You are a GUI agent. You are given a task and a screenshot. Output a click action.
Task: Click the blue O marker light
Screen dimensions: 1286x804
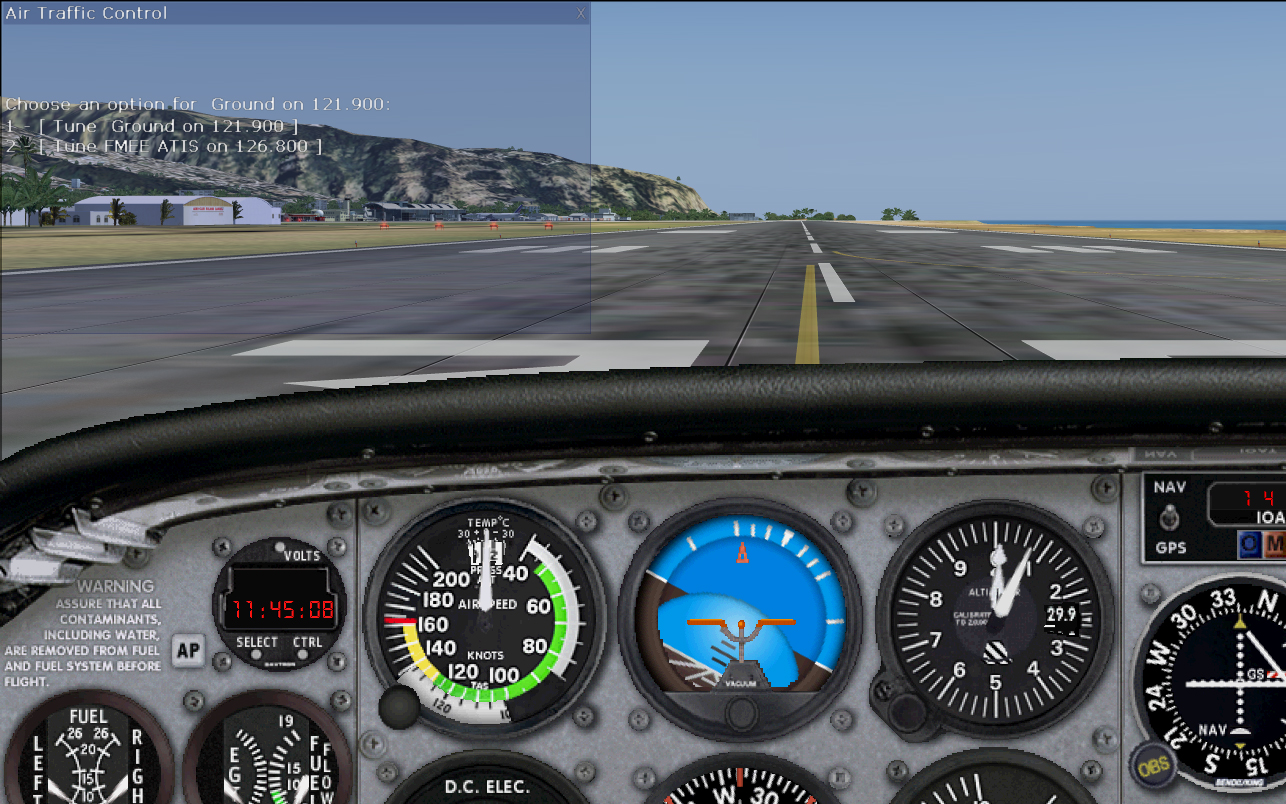tap(1249, 544)
